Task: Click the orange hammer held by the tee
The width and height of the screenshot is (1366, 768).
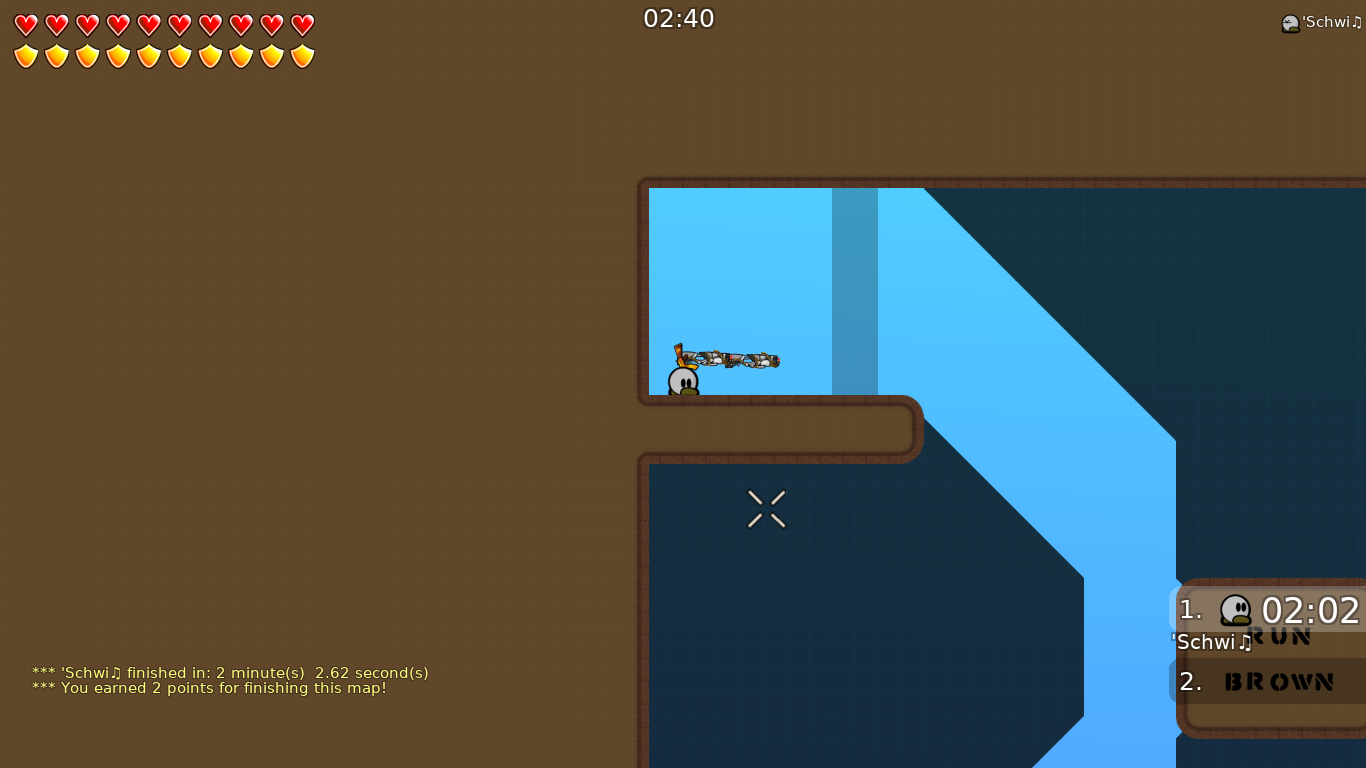Action: [680, 357]
